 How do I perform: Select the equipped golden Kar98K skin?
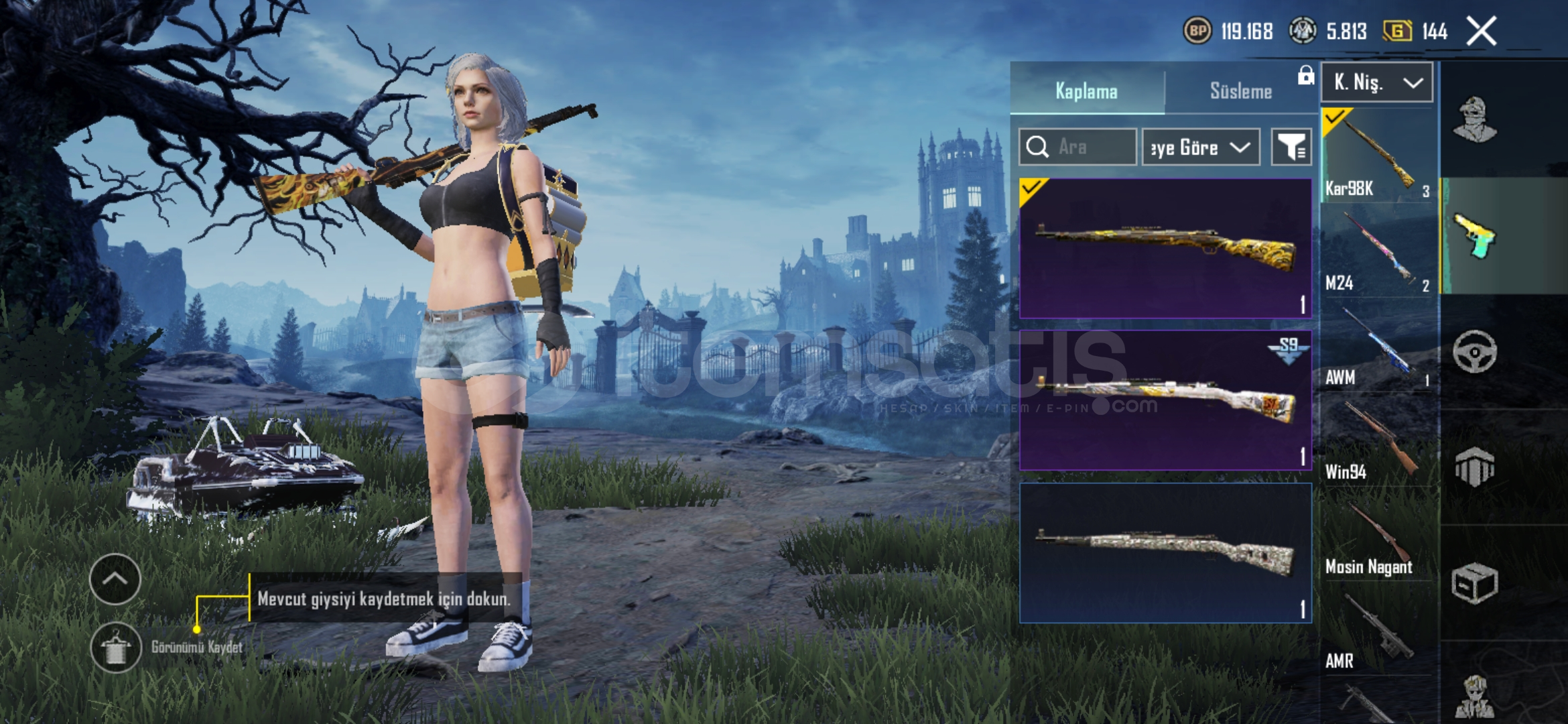1165,248
